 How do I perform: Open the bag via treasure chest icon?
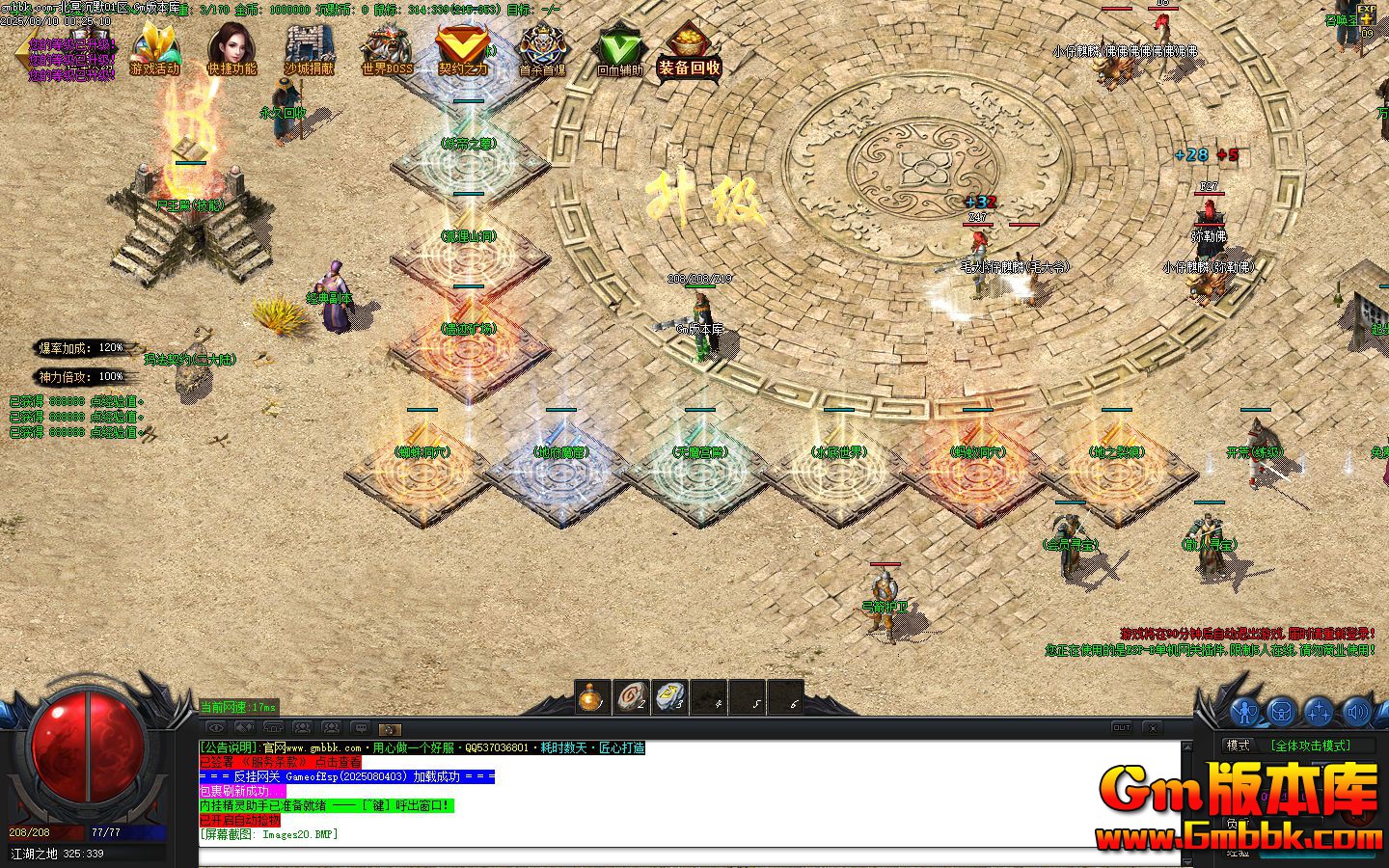pos(1281,712)
